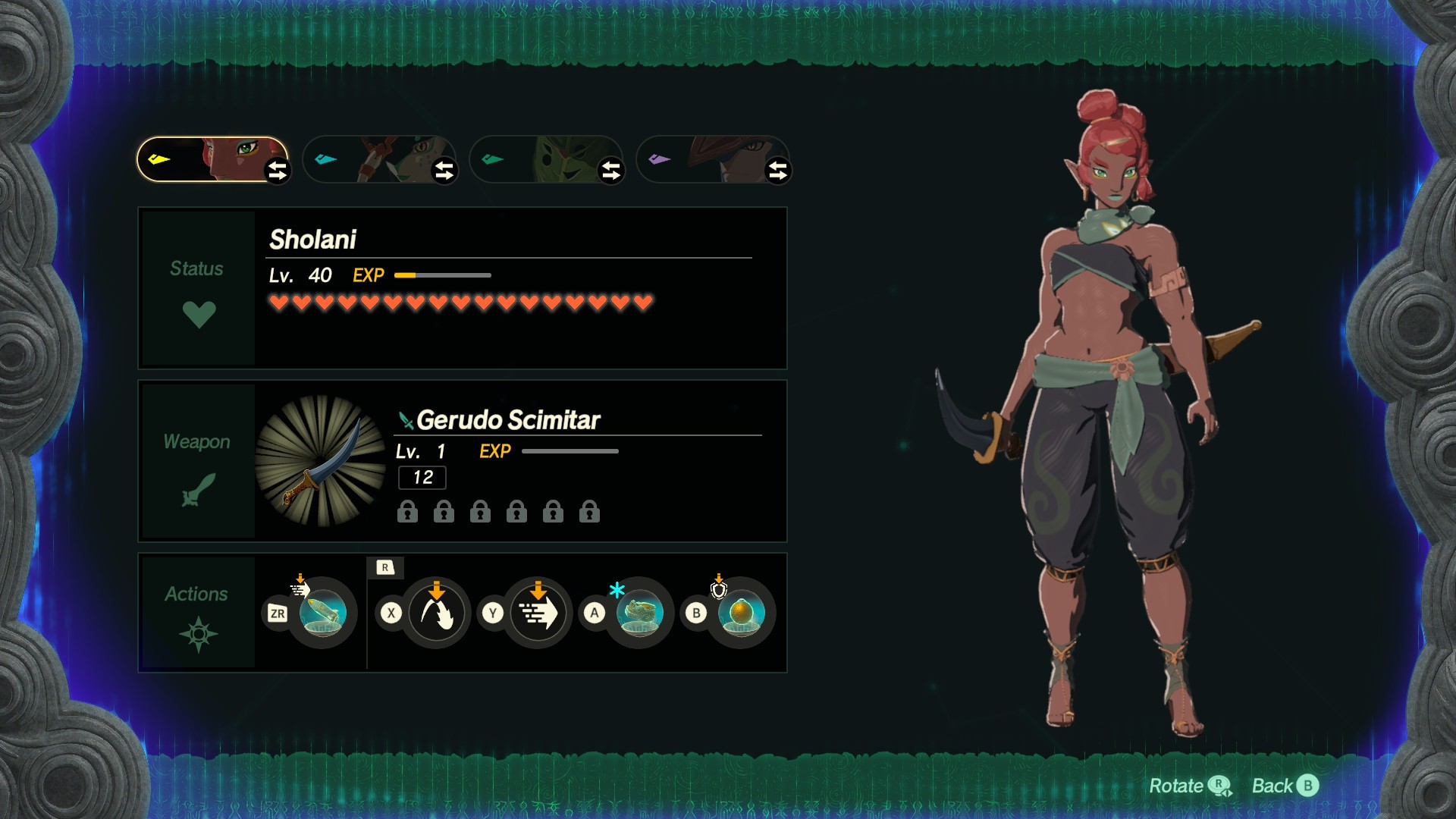The width and height of the screenshot is (1456, 819).
Task: Choose the rising slash action icon
Action: tap(436, 613)
